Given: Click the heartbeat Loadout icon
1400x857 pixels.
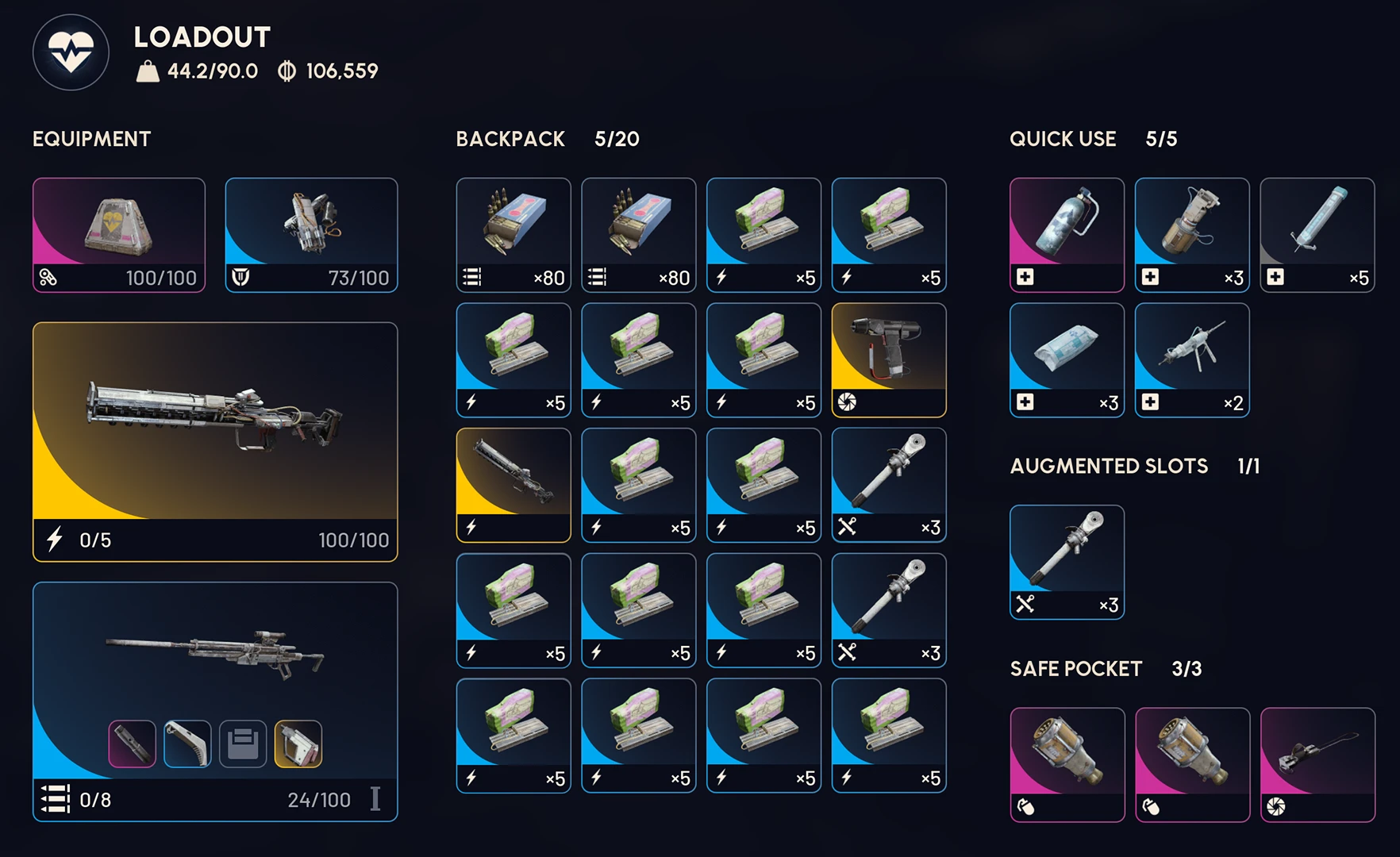Looking at the screenshot, I should pos(71,52).
